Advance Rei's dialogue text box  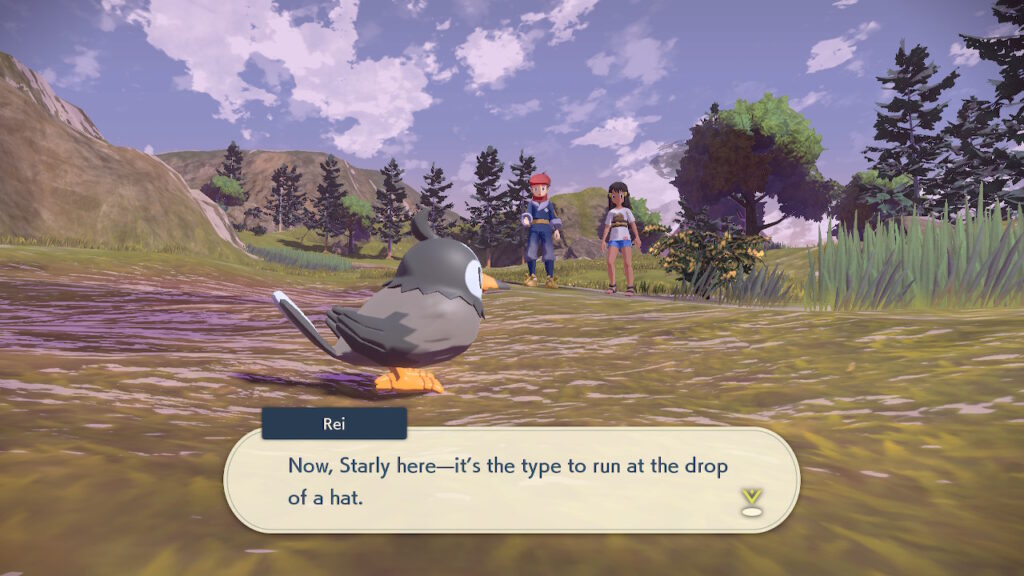510,480
